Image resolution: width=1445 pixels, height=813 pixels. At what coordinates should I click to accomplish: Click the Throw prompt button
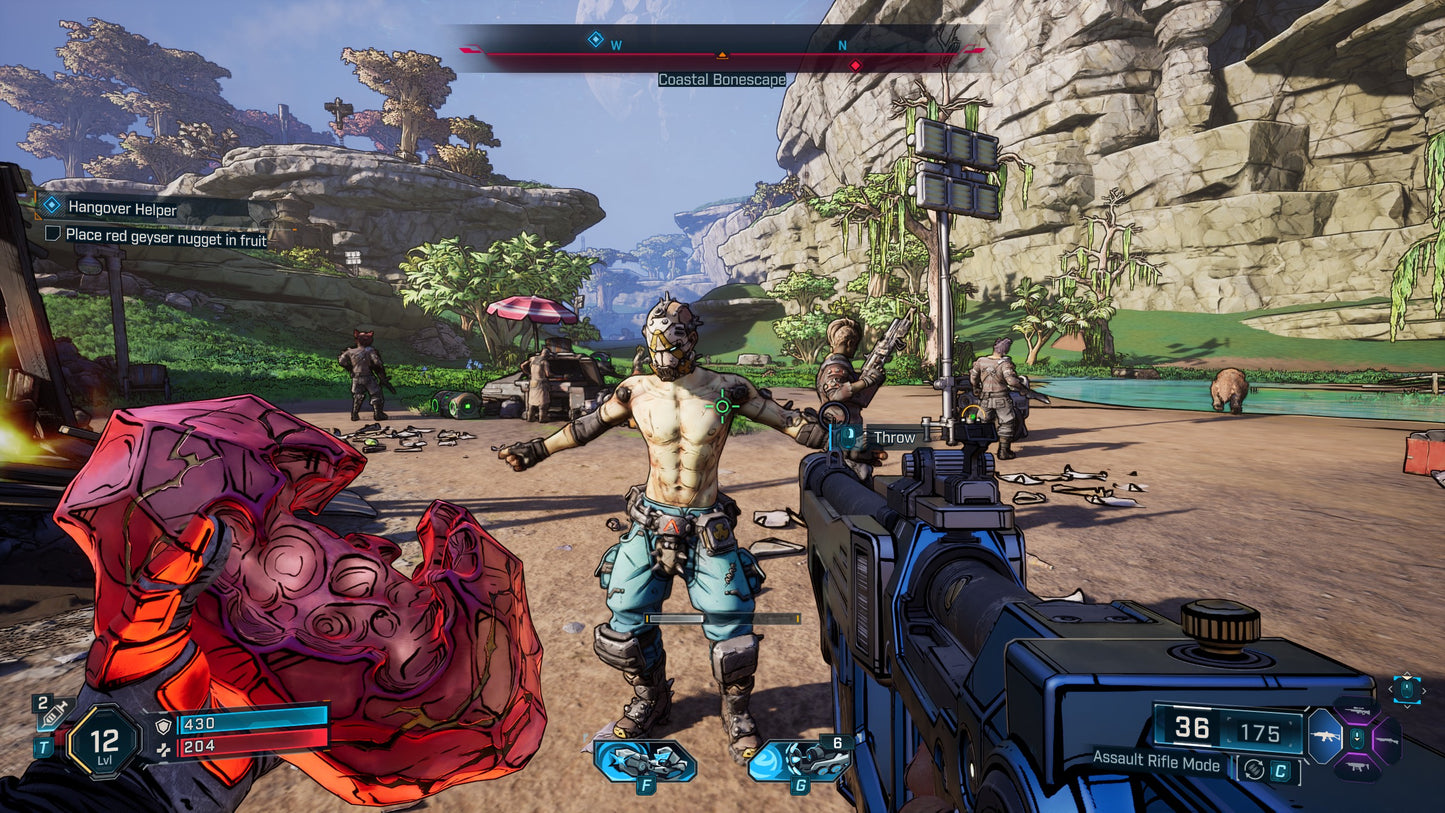pos(849,437)
